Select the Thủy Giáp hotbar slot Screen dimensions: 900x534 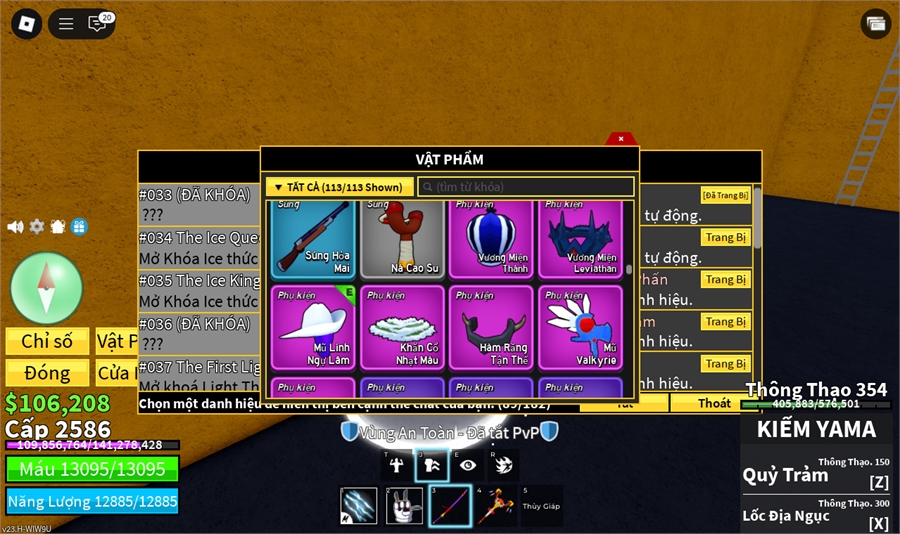pyautogui.click(x=541, y=506)
